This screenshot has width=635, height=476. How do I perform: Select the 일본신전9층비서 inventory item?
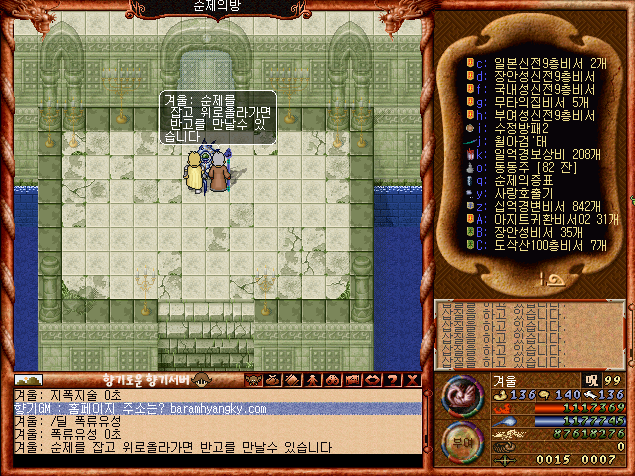530,62
